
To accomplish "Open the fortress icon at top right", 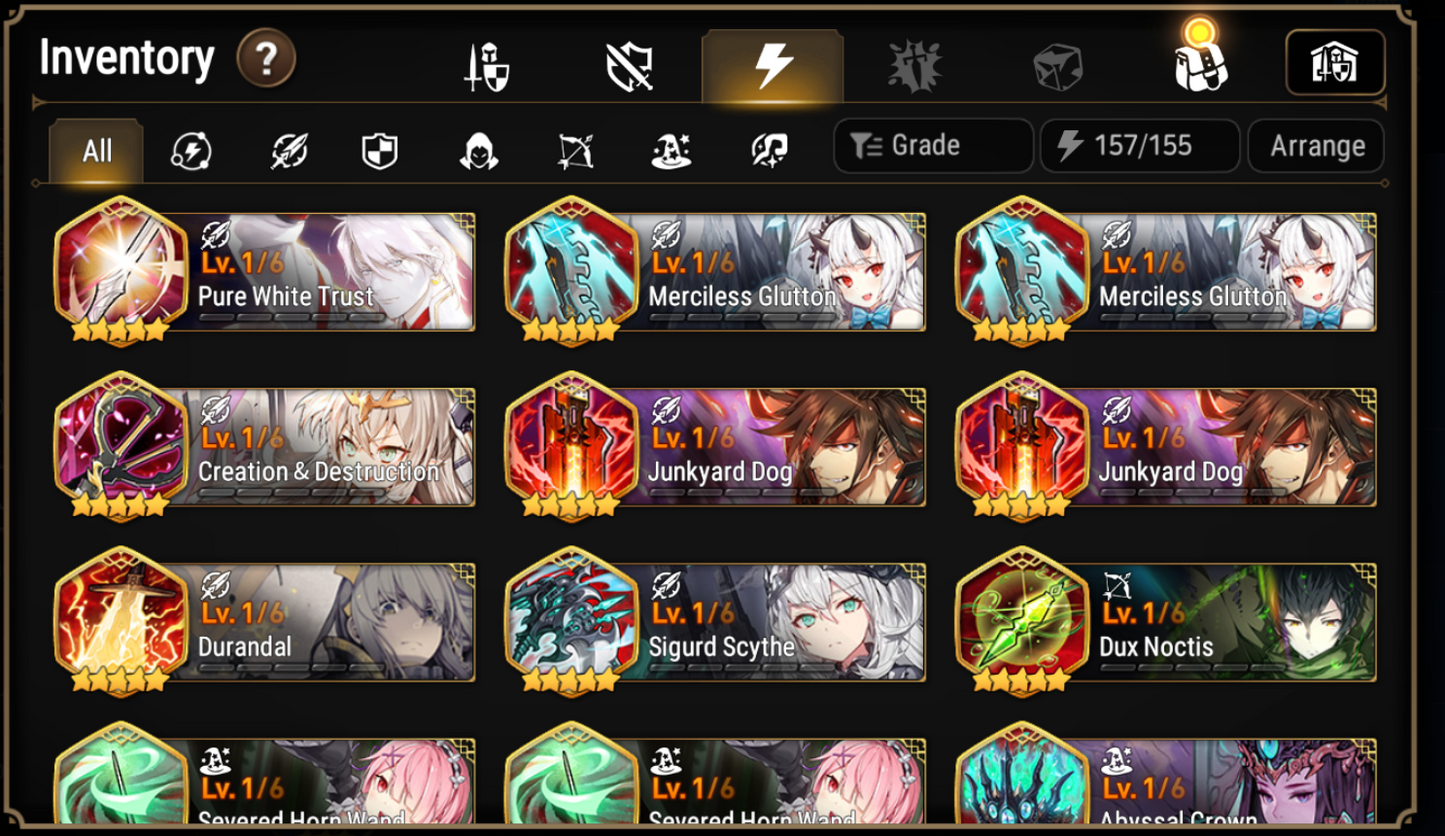I will 1336,62.
